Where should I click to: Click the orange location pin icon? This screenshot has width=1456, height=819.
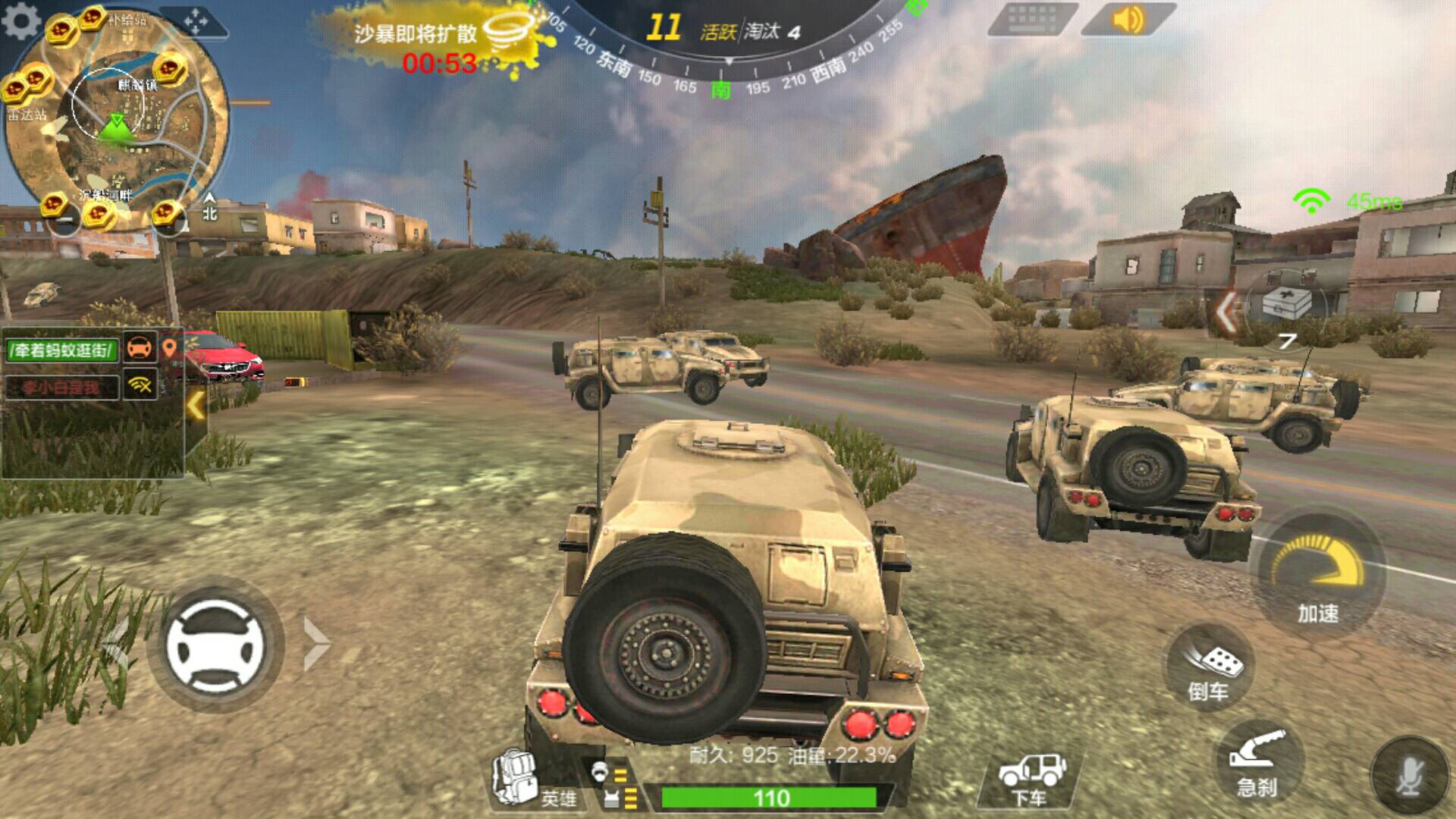tap(170, 348)
